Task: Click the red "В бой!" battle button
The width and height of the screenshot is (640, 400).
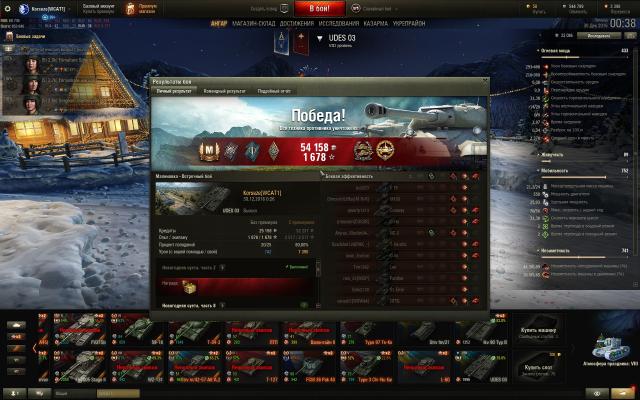Action: click(x=319, y=8)
